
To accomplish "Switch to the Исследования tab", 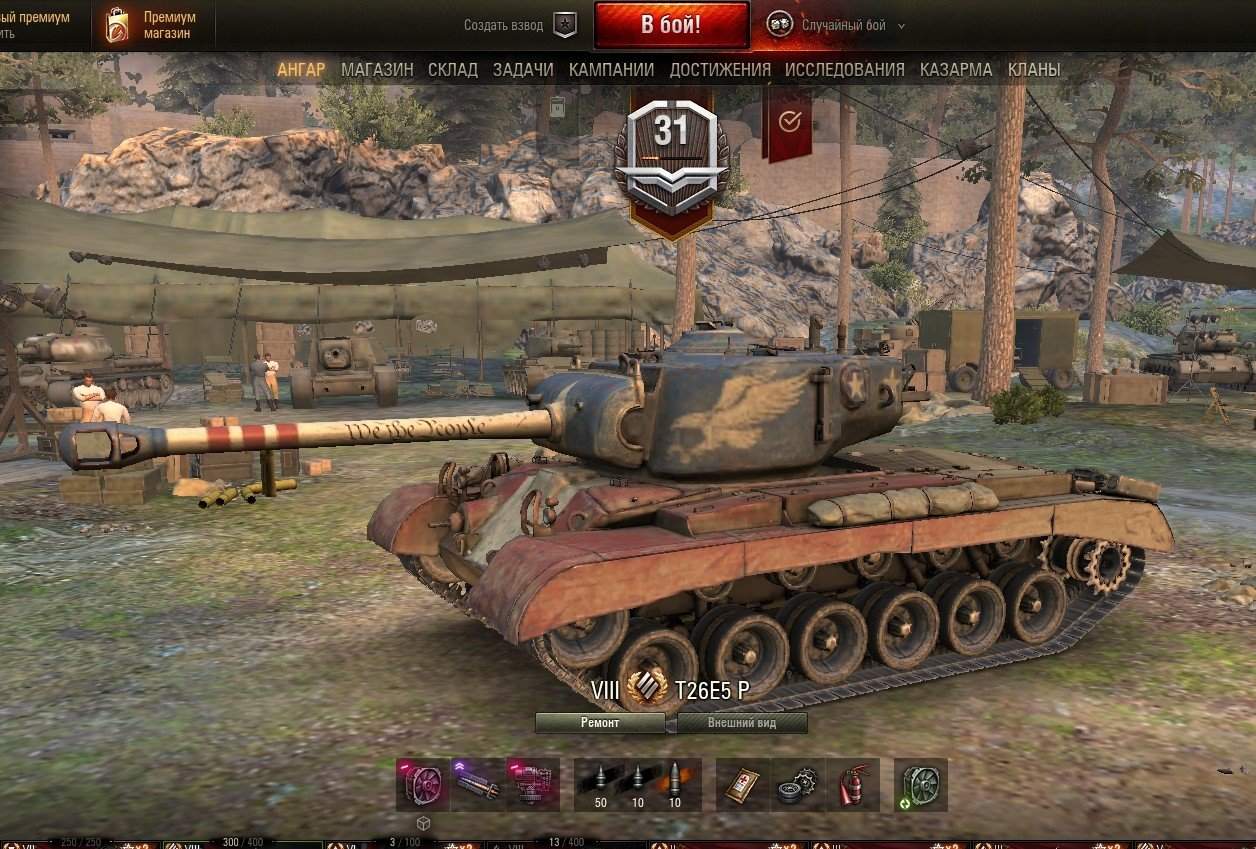I will 844,70.
